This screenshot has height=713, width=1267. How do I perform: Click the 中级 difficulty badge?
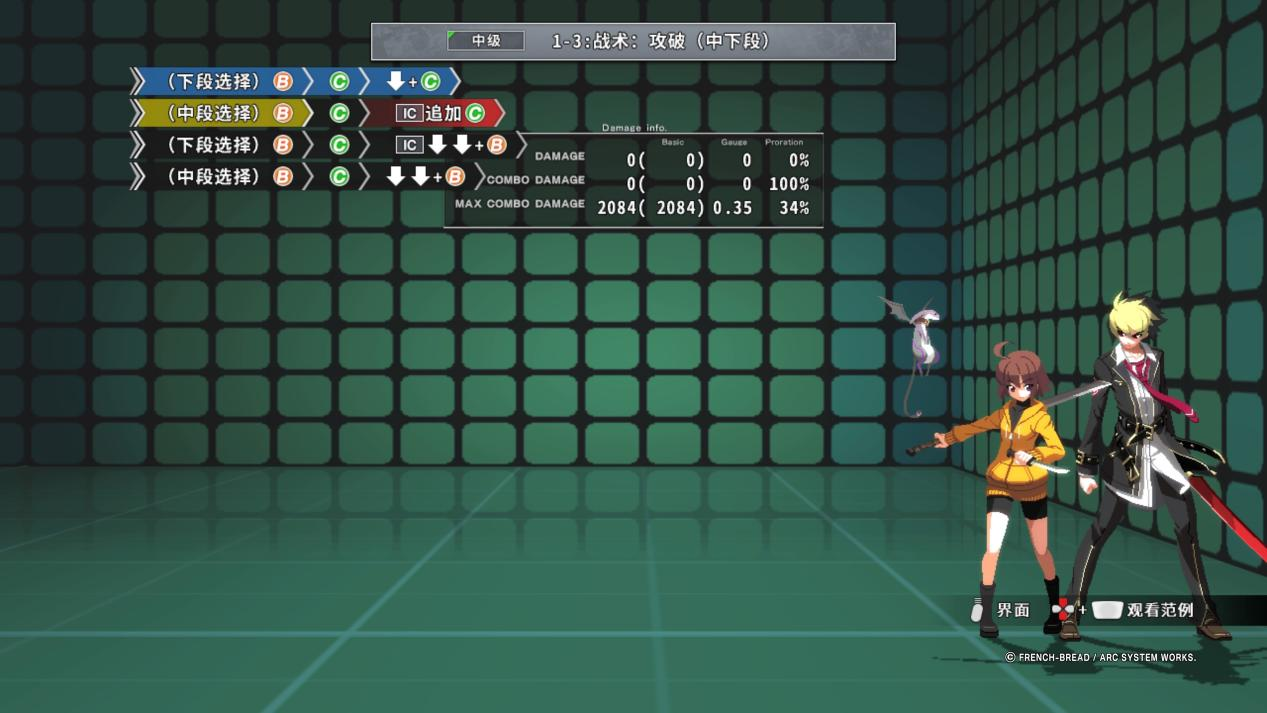pos(486,41)
